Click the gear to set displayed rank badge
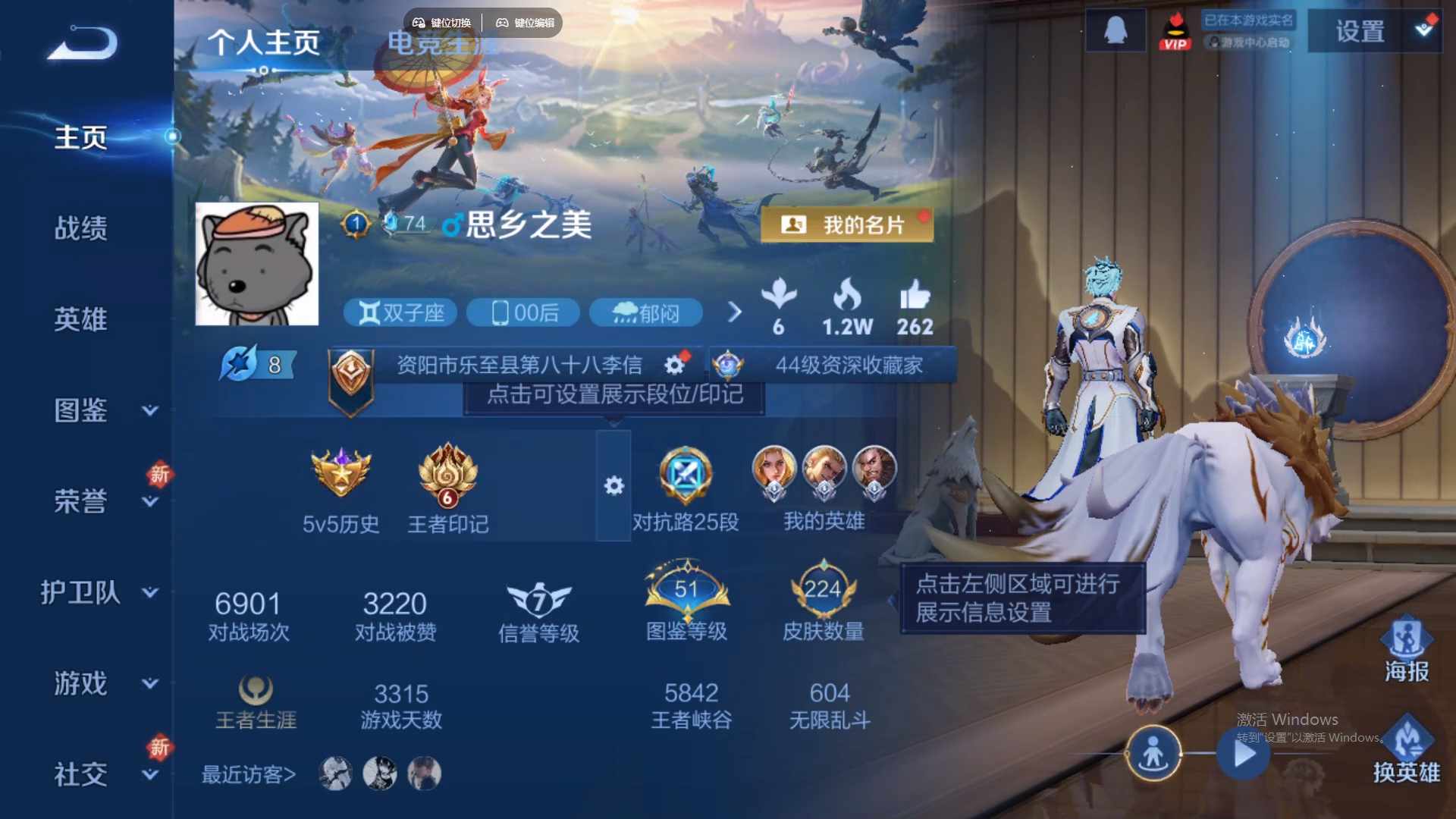This screenshot has width=1456, height=819. [673, 365]
